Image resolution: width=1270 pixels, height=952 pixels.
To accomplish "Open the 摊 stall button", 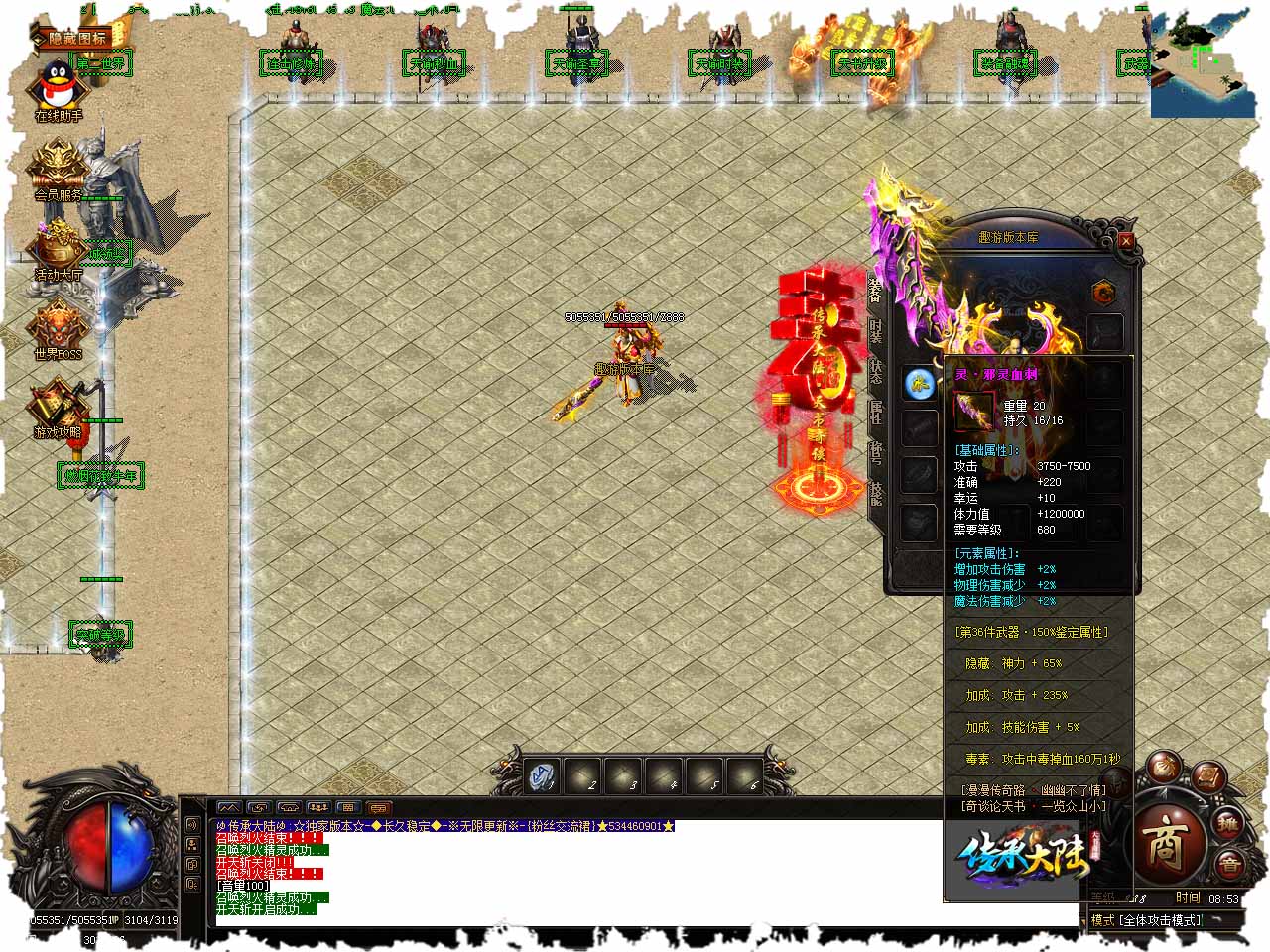I will click(x=1229, y=823).
